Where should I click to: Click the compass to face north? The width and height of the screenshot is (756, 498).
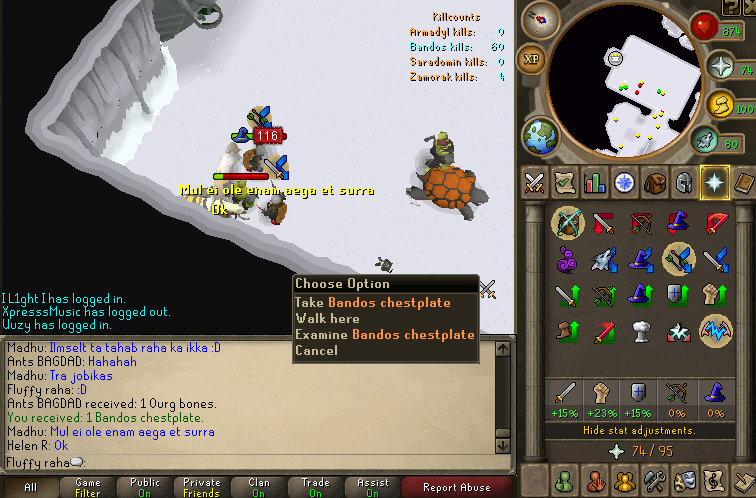[x=546, y=18]
